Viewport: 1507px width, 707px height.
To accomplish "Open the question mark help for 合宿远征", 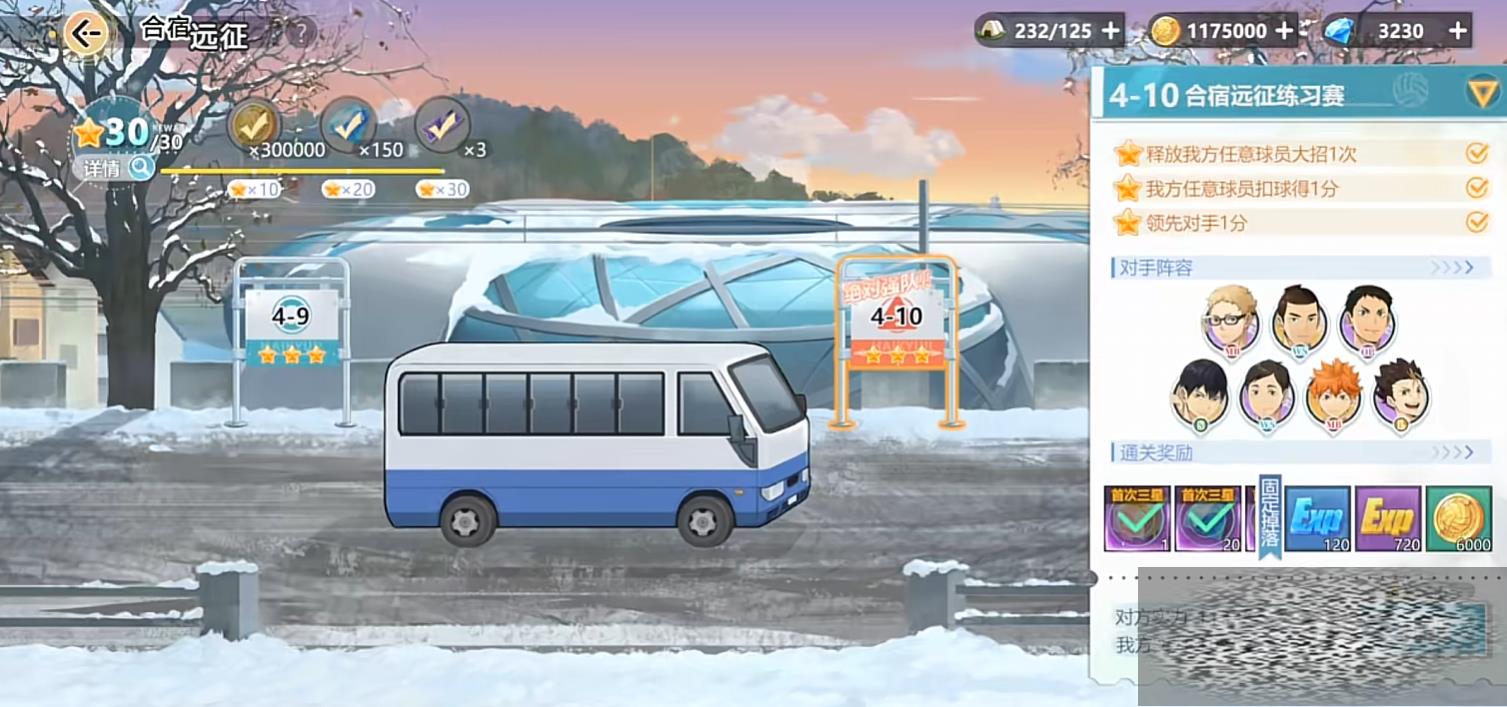I will pyautogui.click(x=300, y=33).
